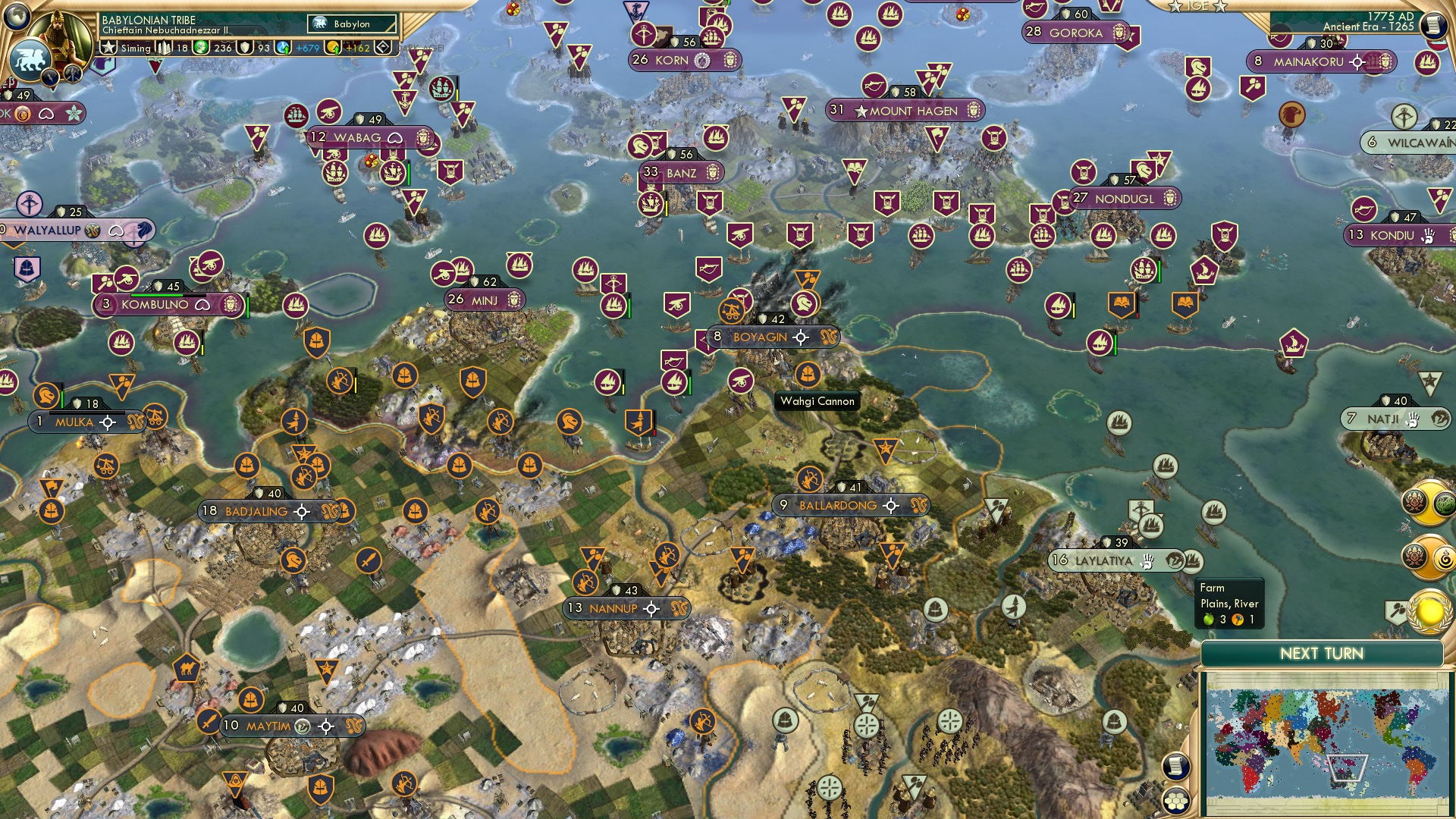Click the lightning icon under the leader portrait
Viewport: 1456px width, 819px height.
[50, 77]
